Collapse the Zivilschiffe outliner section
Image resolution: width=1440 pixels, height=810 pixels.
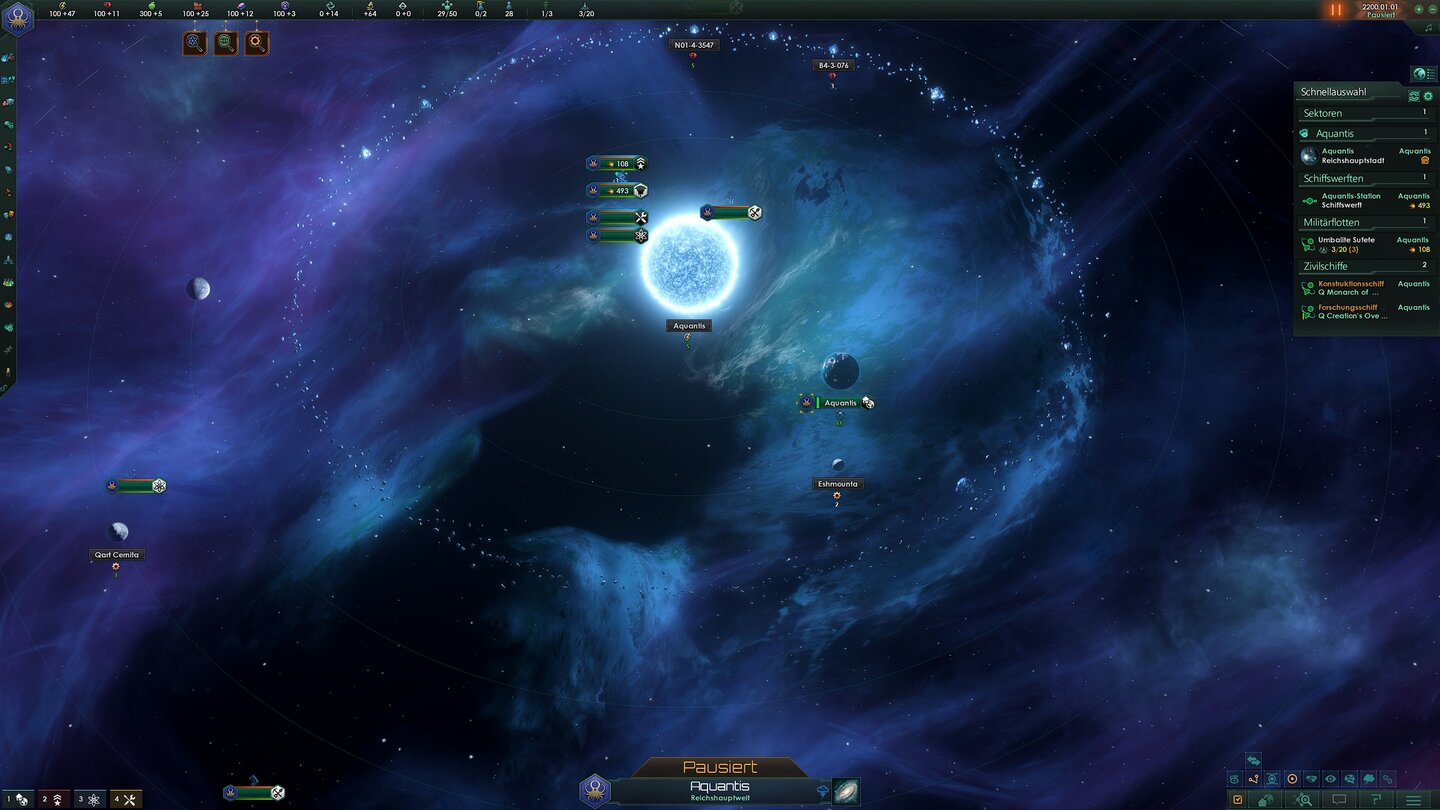pos(1365,266)
